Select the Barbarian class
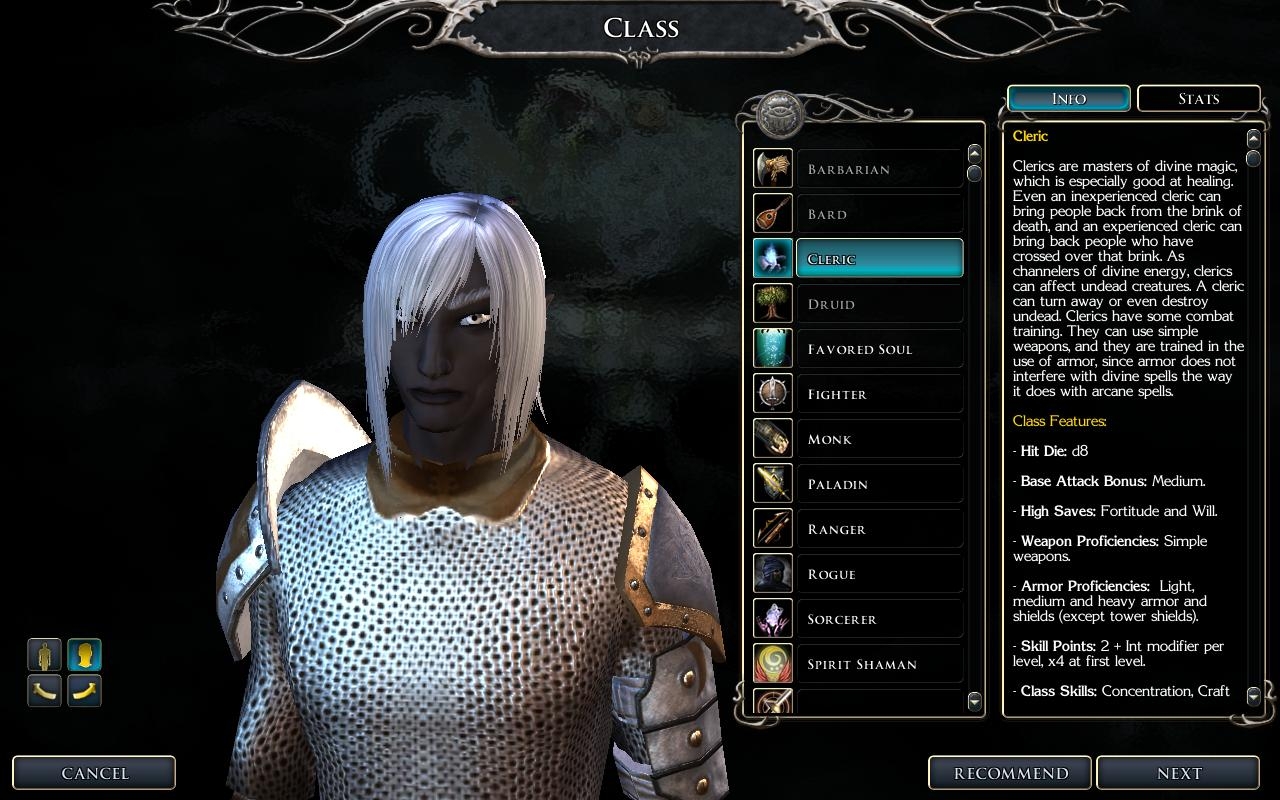The height and width of the screenshot is (800, 1280). (x=878, y=169)
